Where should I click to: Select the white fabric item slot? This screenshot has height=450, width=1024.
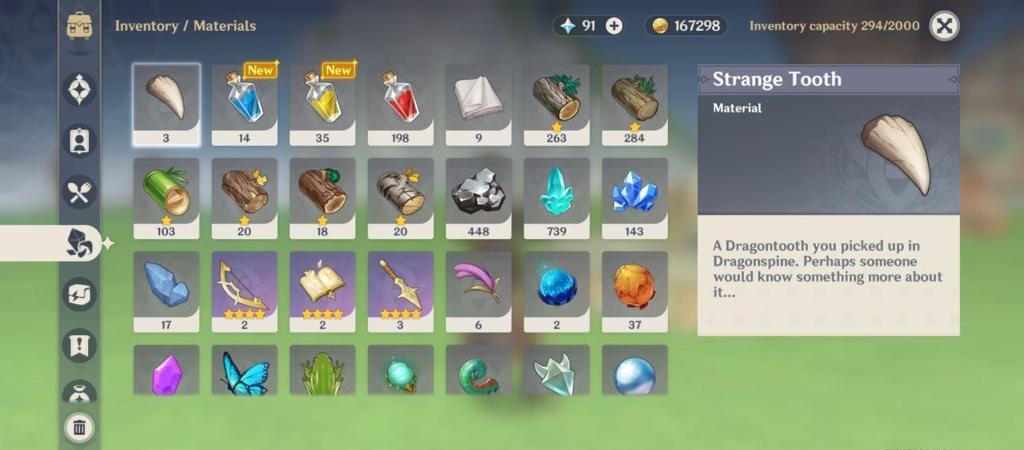coord(478,104)
